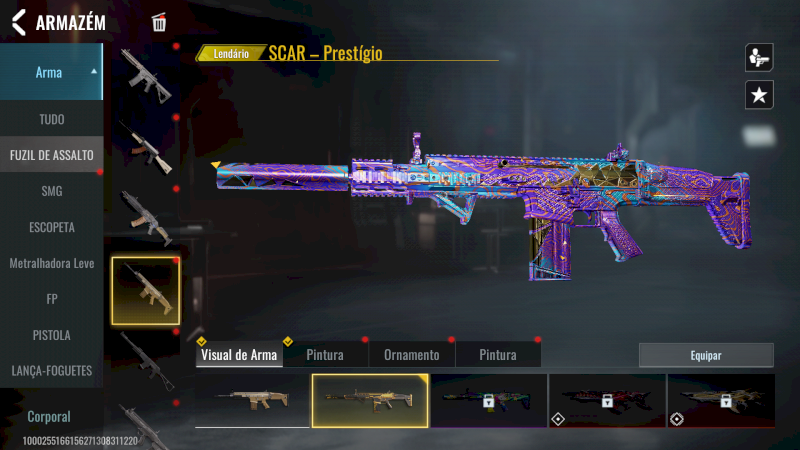View the LANÇA-FOGUETES category

click(x=51, y=370)
